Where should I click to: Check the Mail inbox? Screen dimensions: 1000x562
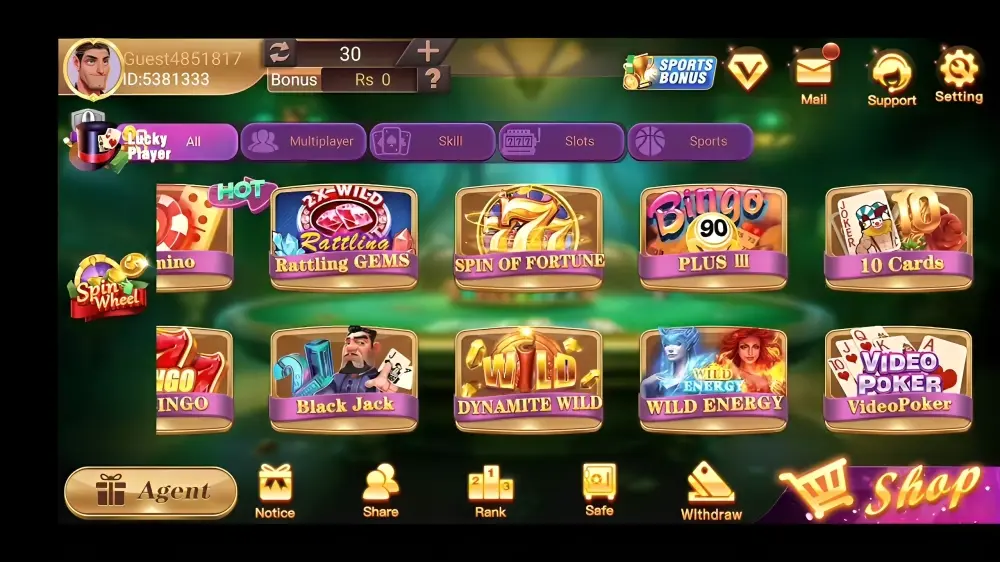tap(814, 75)
